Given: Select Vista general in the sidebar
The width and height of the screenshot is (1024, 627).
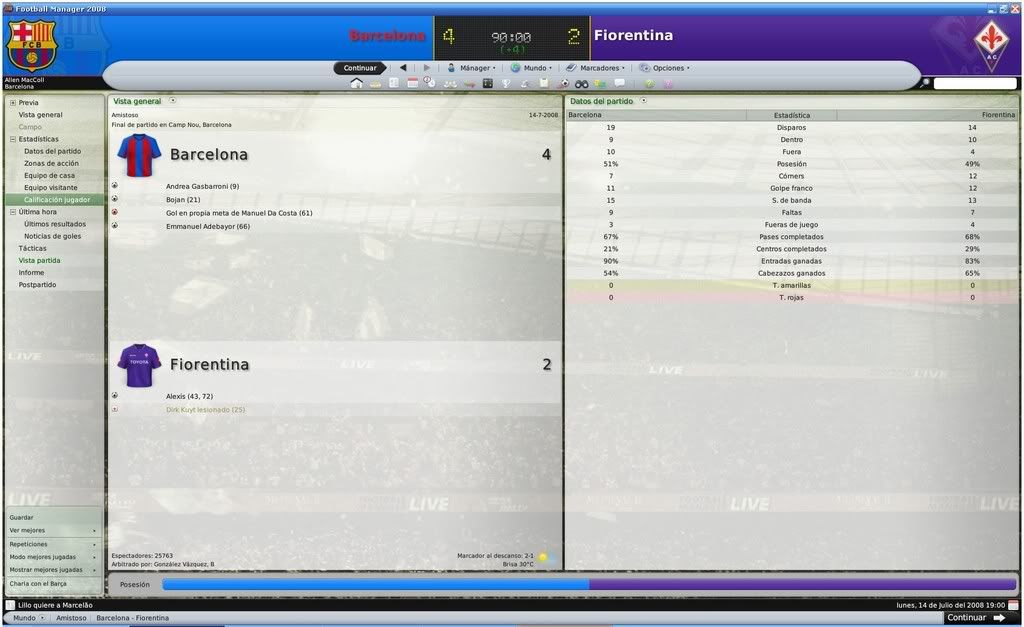Looking at the screenshot, I should click(x=40, y=115).
